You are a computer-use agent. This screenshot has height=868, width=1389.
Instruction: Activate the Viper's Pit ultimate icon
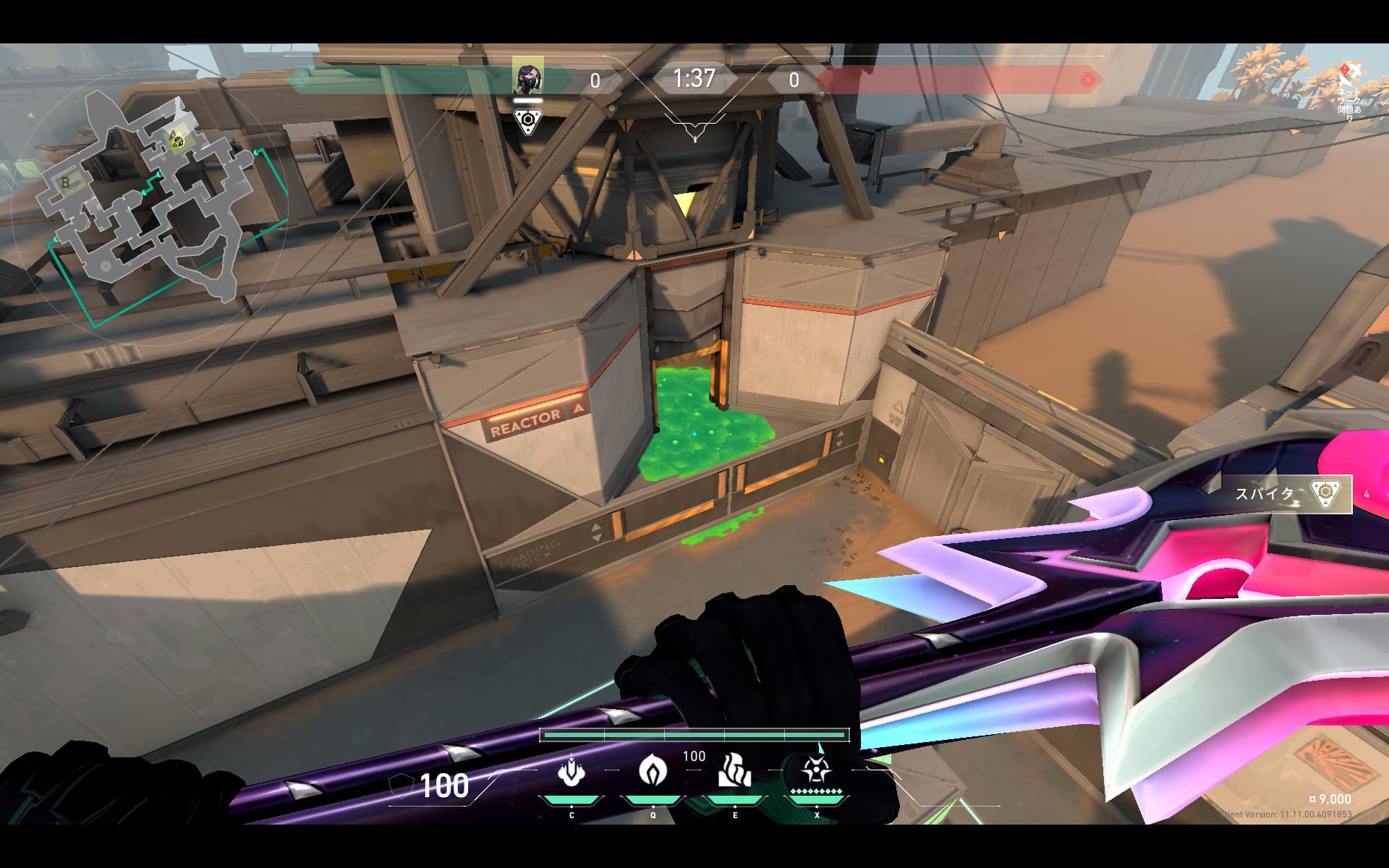tap(816, 772)
